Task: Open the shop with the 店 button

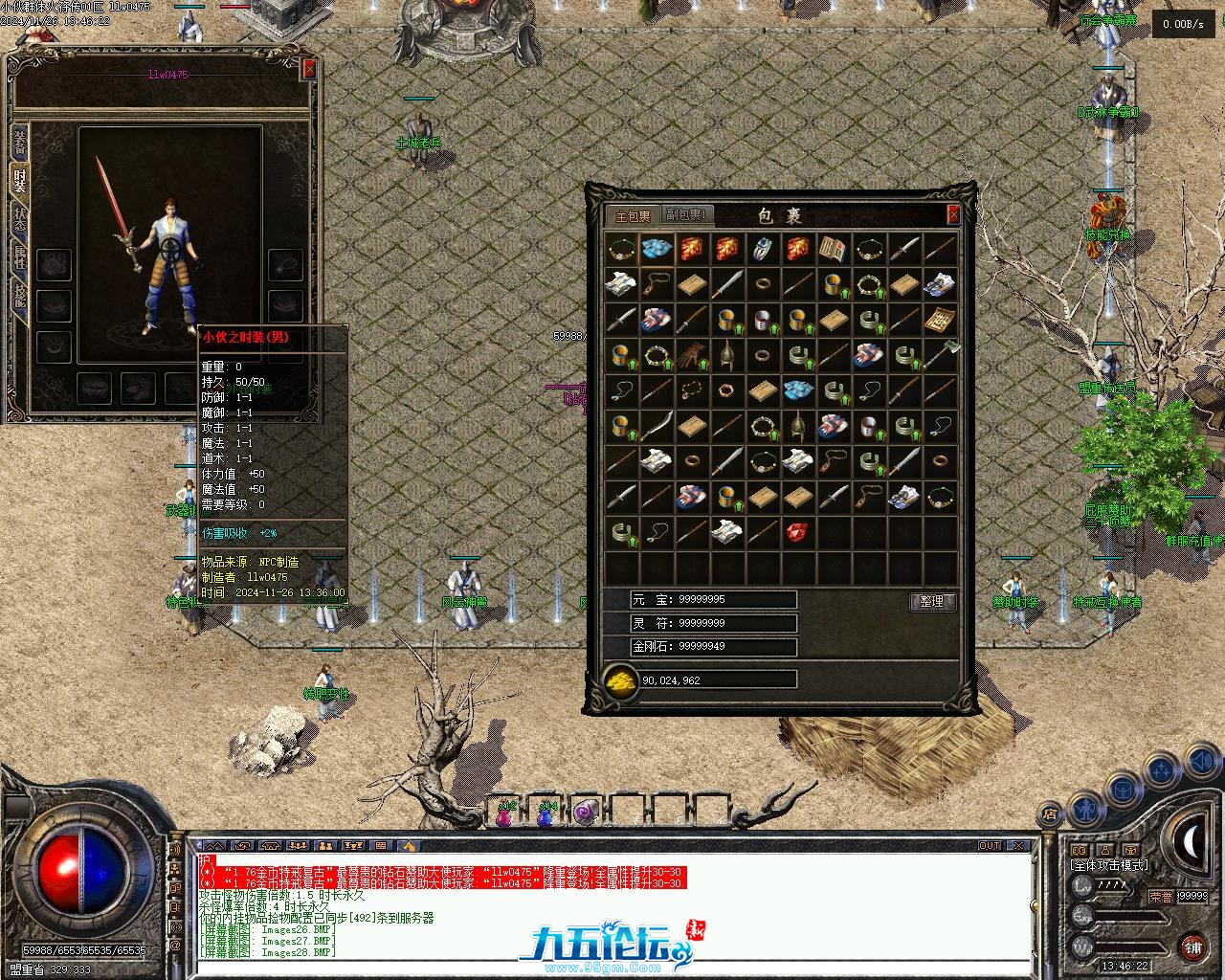Action: [1050, 814]
